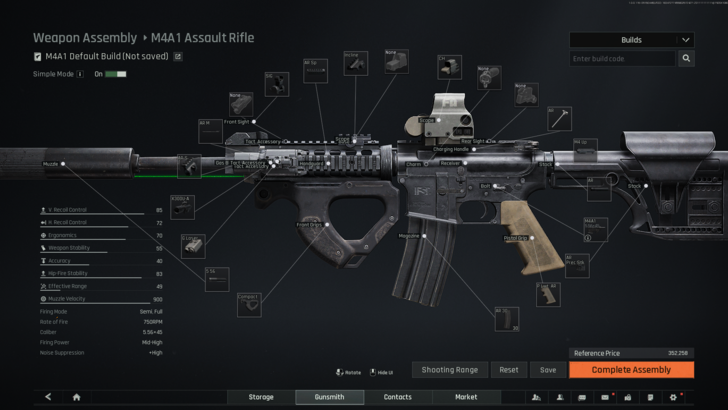Screen dimensions: 728x410
Task: Toggle Simple Mode switch
Action: (x=116, y=74)
